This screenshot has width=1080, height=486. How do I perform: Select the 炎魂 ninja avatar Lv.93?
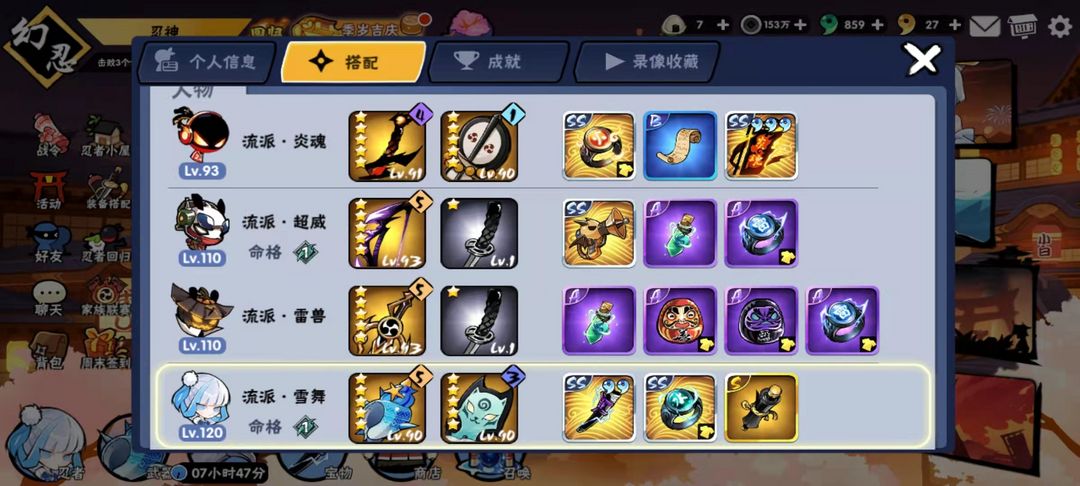(201, 142)
